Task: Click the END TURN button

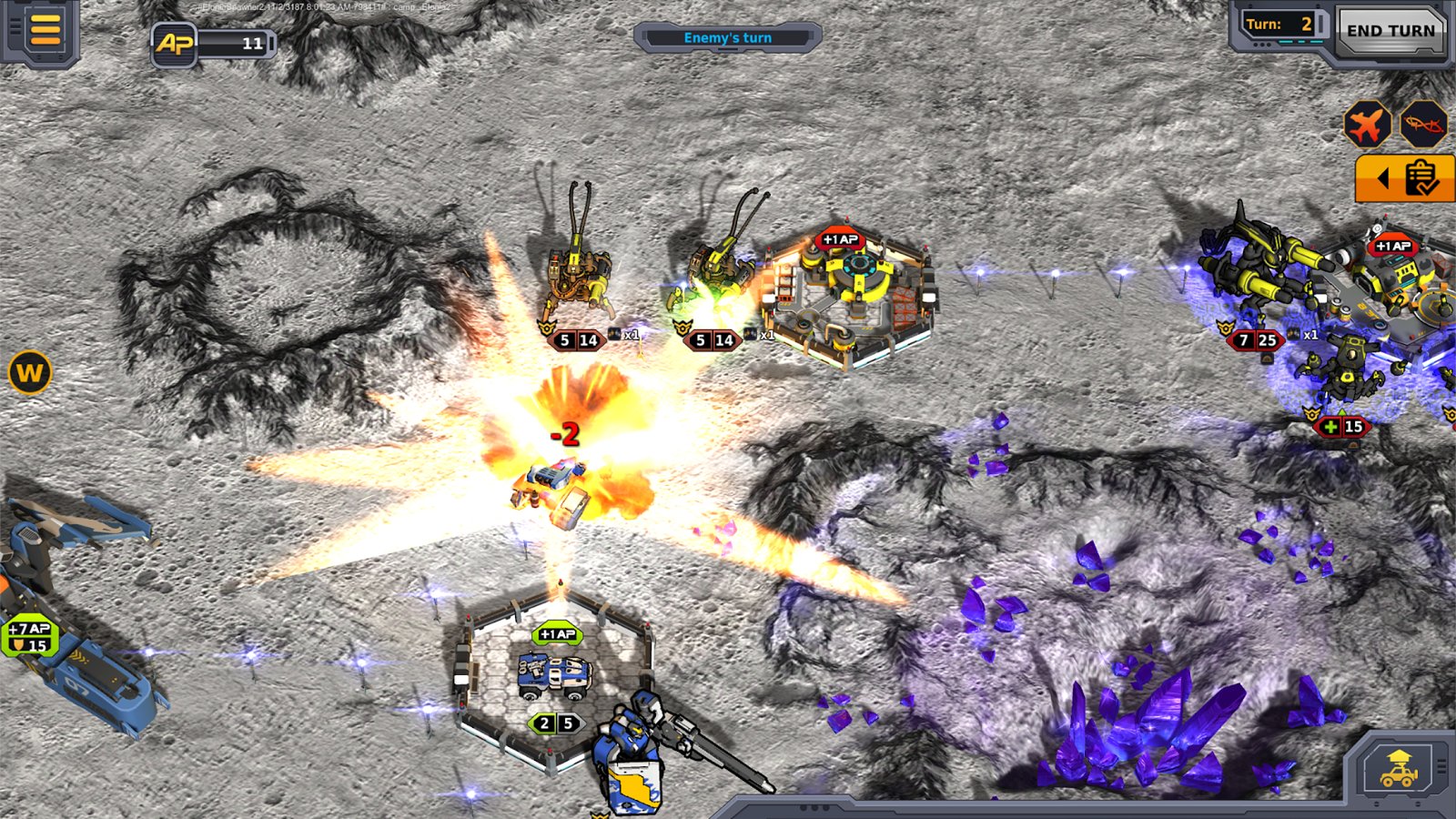Action: pyautogui.click(x=1390, y=31)
